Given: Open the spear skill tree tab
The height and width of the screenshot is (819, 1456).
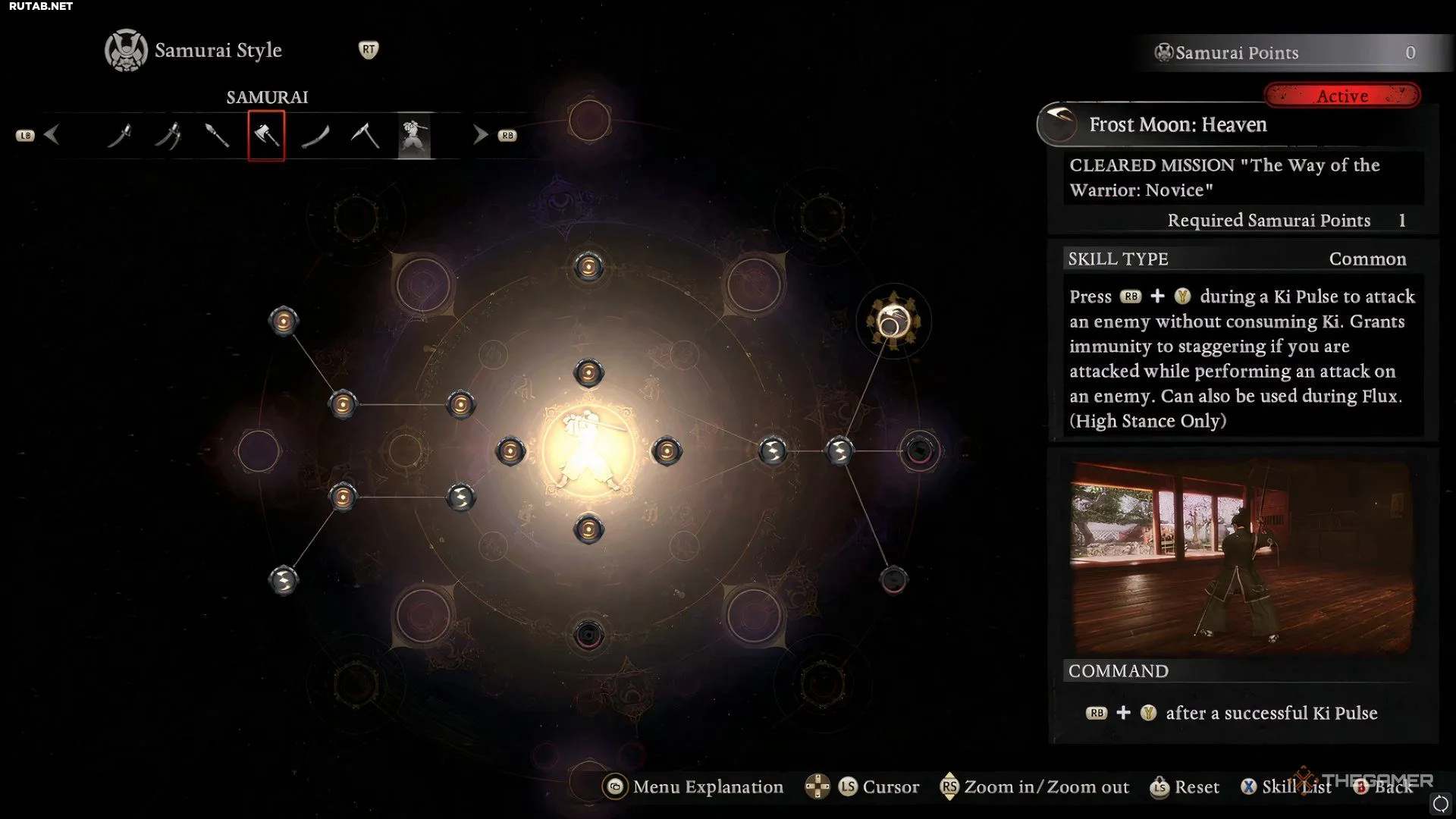Looking at the screenshot, I should (x=217, y=136).
